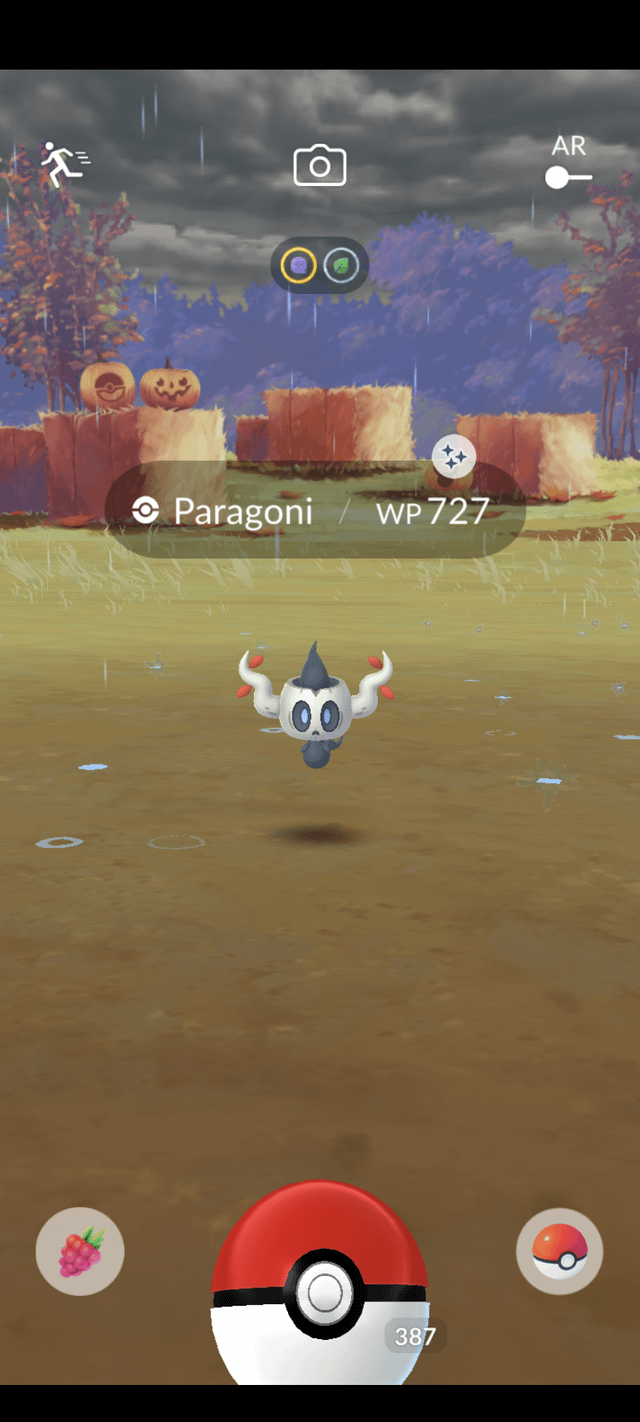This screenshot has width=640, height=1422.
Task: Tap the purple ghost type icon
Action: coord(299,265)
